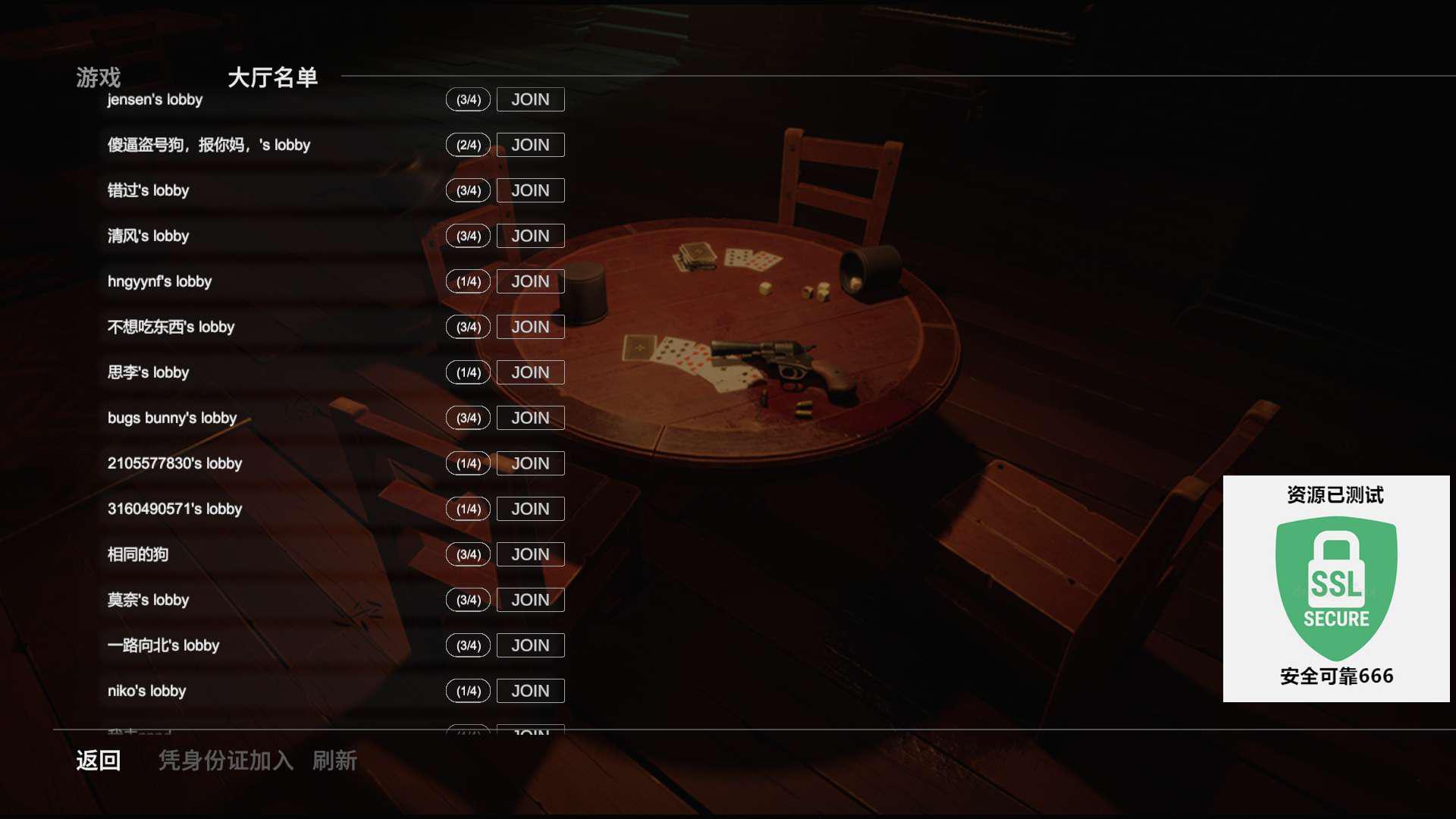Join 莫奈's lobby
This screenshot has width=1456, height=819.
pyautogui.click(x=530, y=600)
